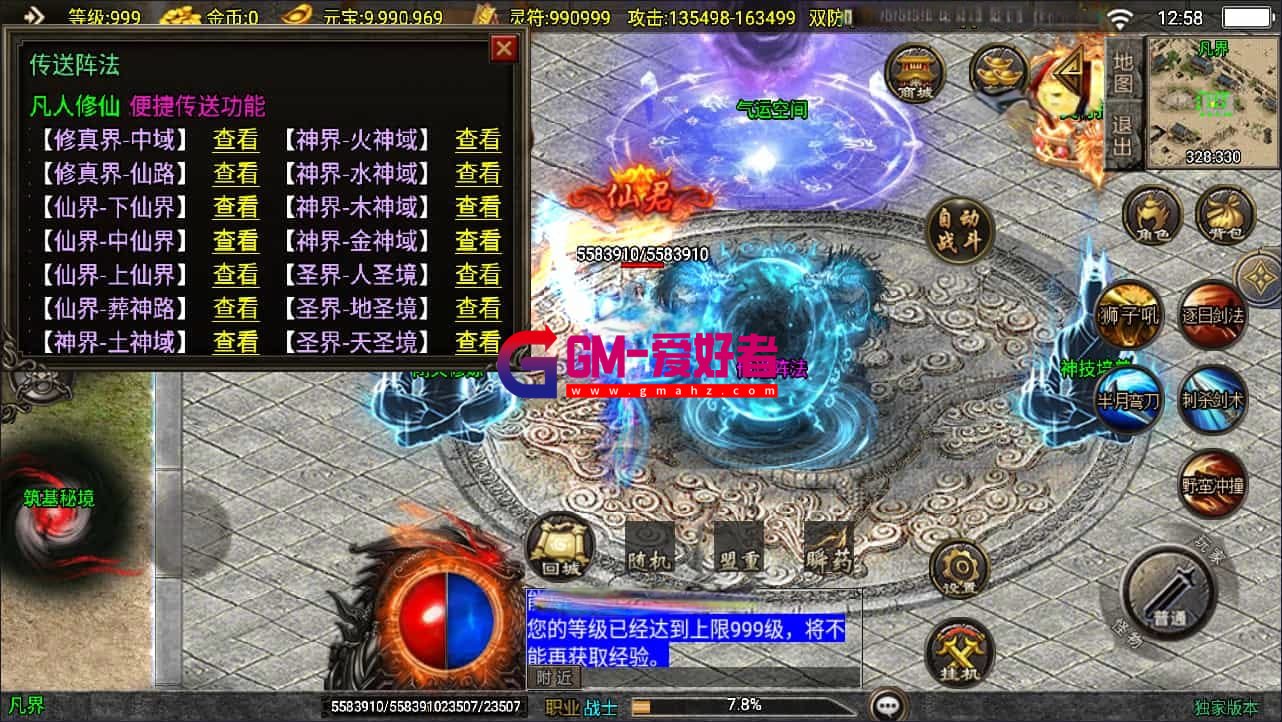Expand chat with the speech bubble icon
The image size is (1282, 722).
click(888, 706)
